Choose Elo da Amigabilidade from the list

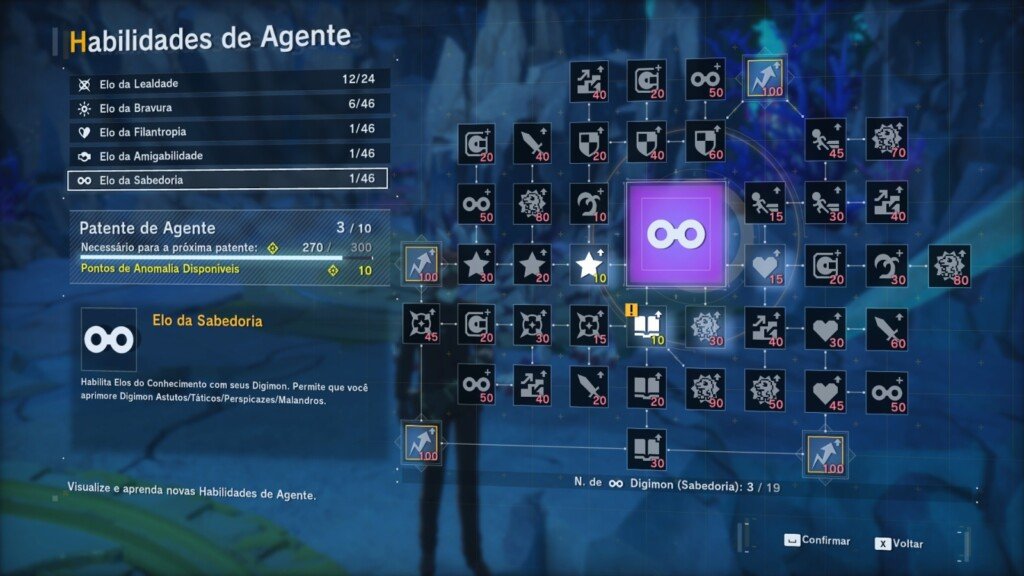(x=228, y=155)
